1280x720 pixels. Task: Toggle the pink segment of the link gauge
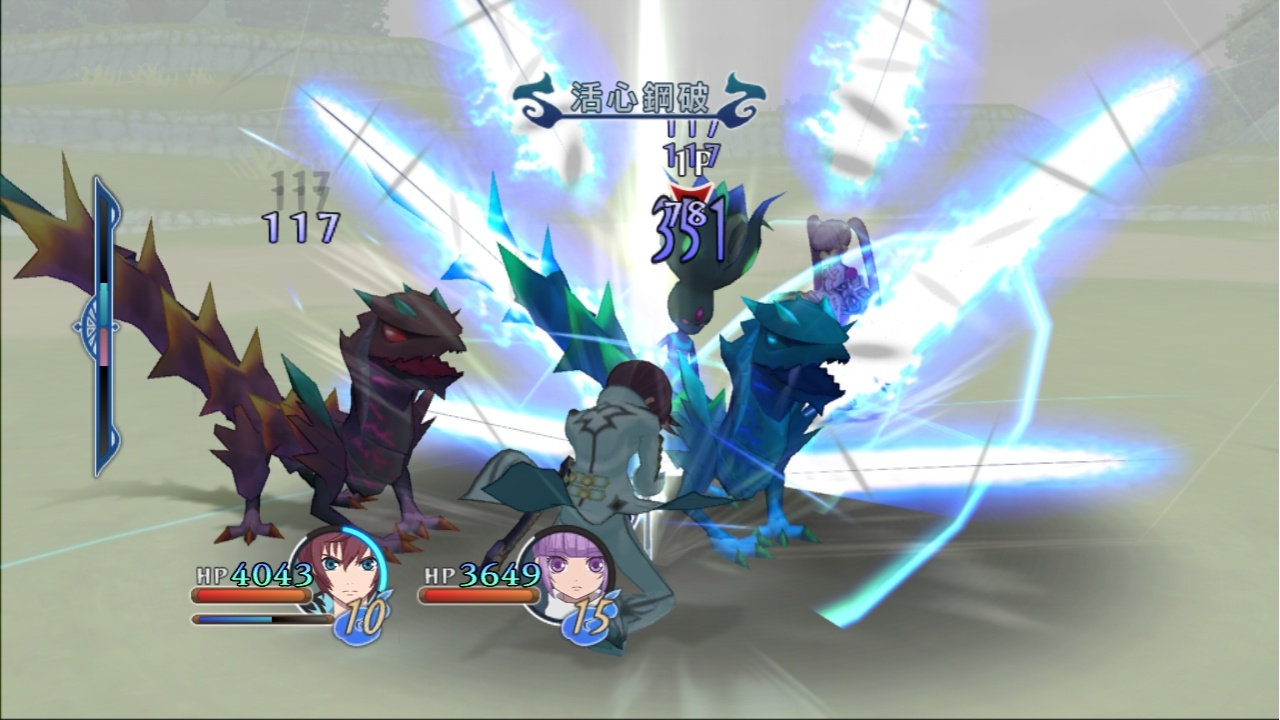click(103, 346)
